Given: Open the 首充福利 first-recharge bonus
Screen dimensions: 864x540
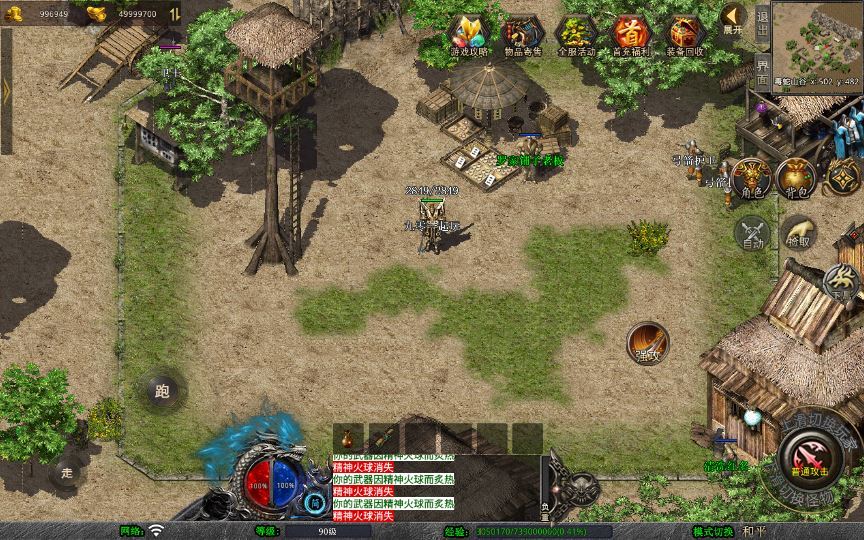Looking at the screenshot, I should tap(630, 36).
